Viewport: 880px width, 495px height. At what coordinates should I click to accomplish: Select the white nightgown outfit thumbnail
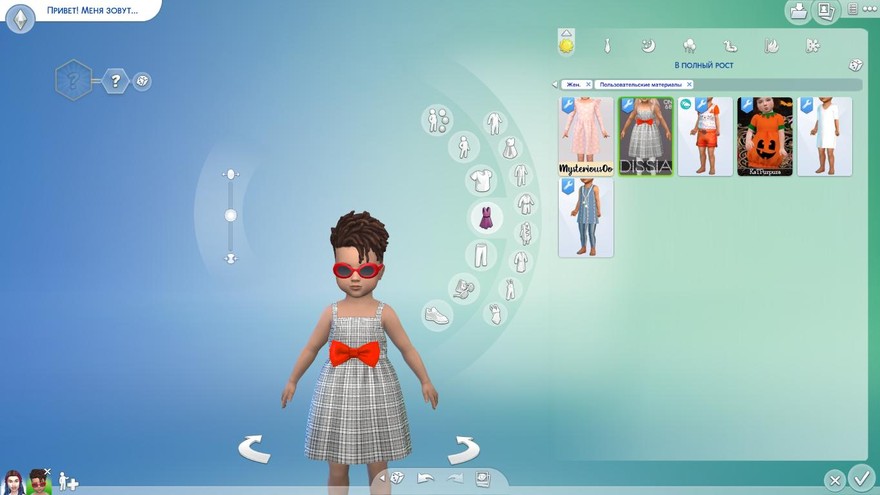click(824, 135)
